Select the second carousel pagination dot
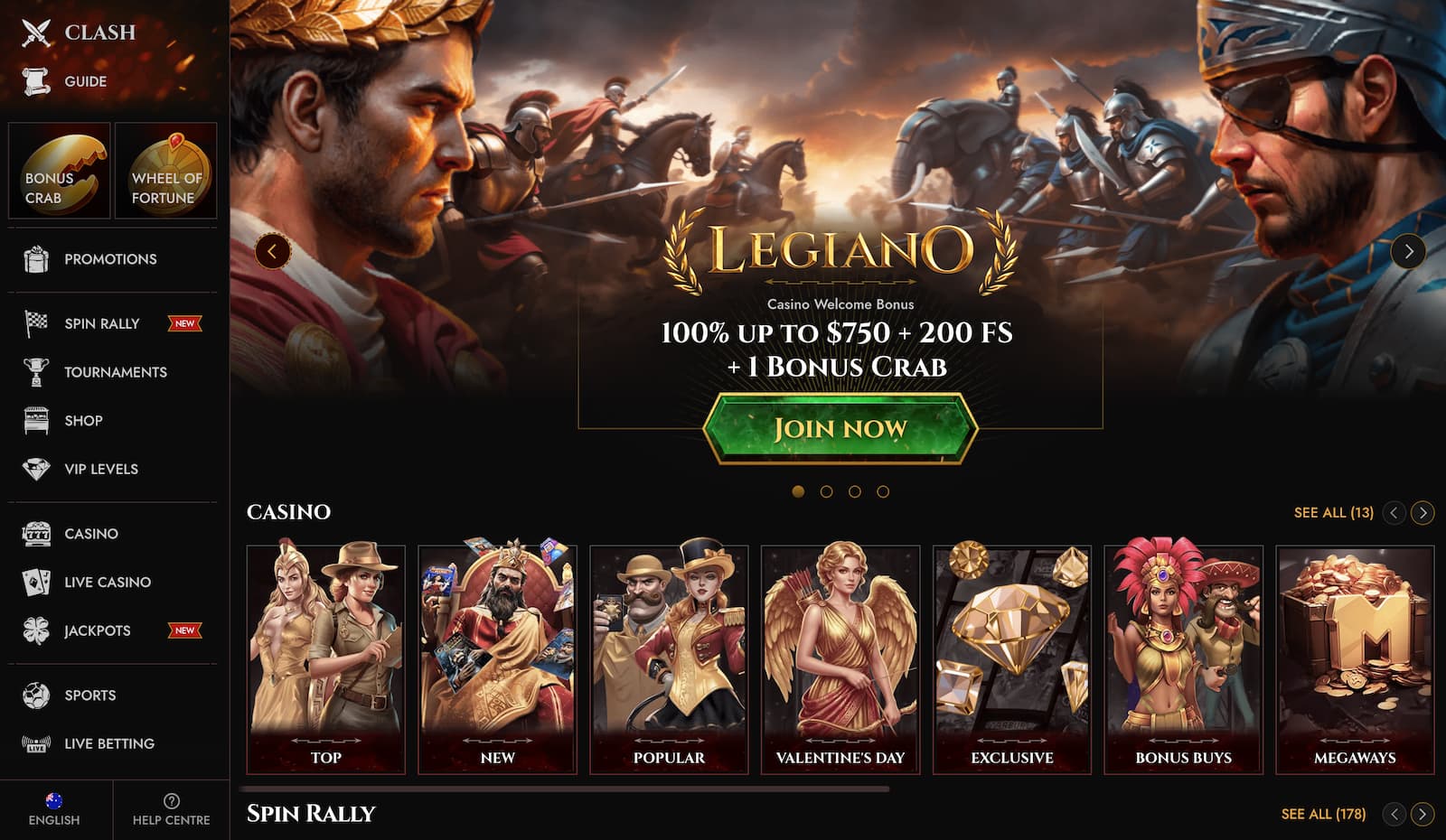Viewport: 1446px width, 840px height. pyautogui.click(x=827, y=493)
